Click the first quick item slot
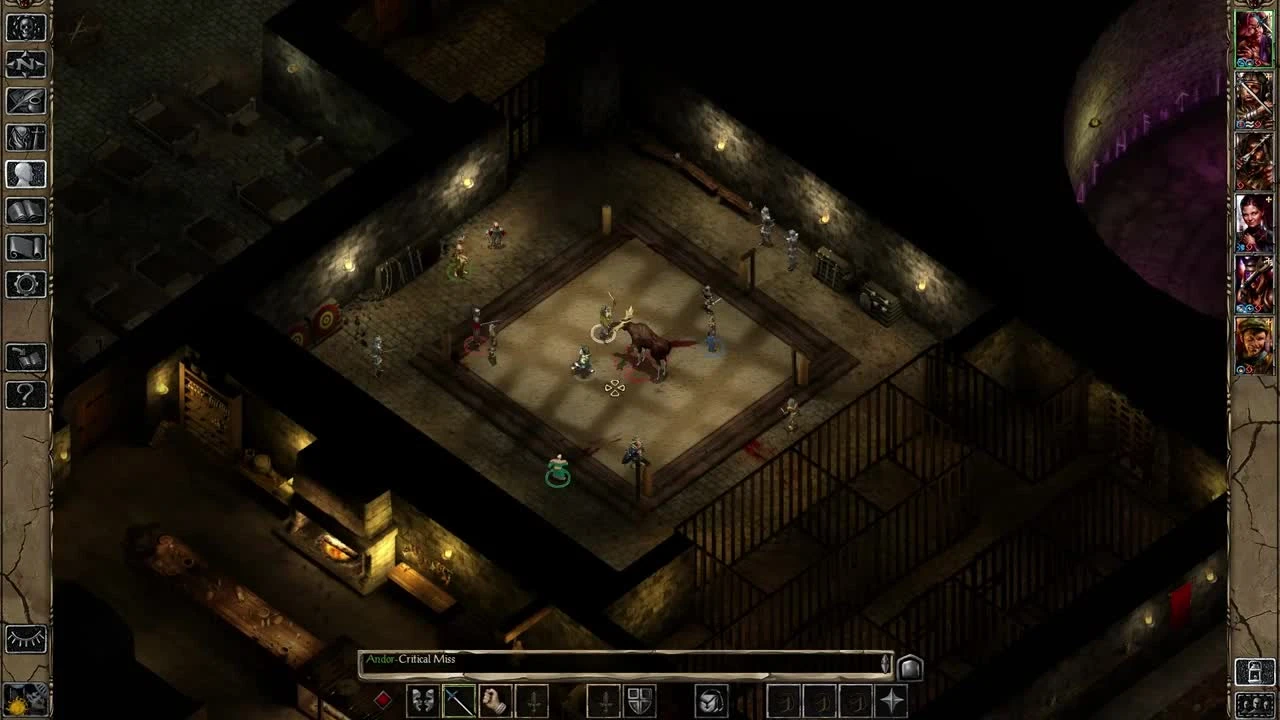Image resolution: width=1280 pixels, height=720 pixels. tap(784, 699)
